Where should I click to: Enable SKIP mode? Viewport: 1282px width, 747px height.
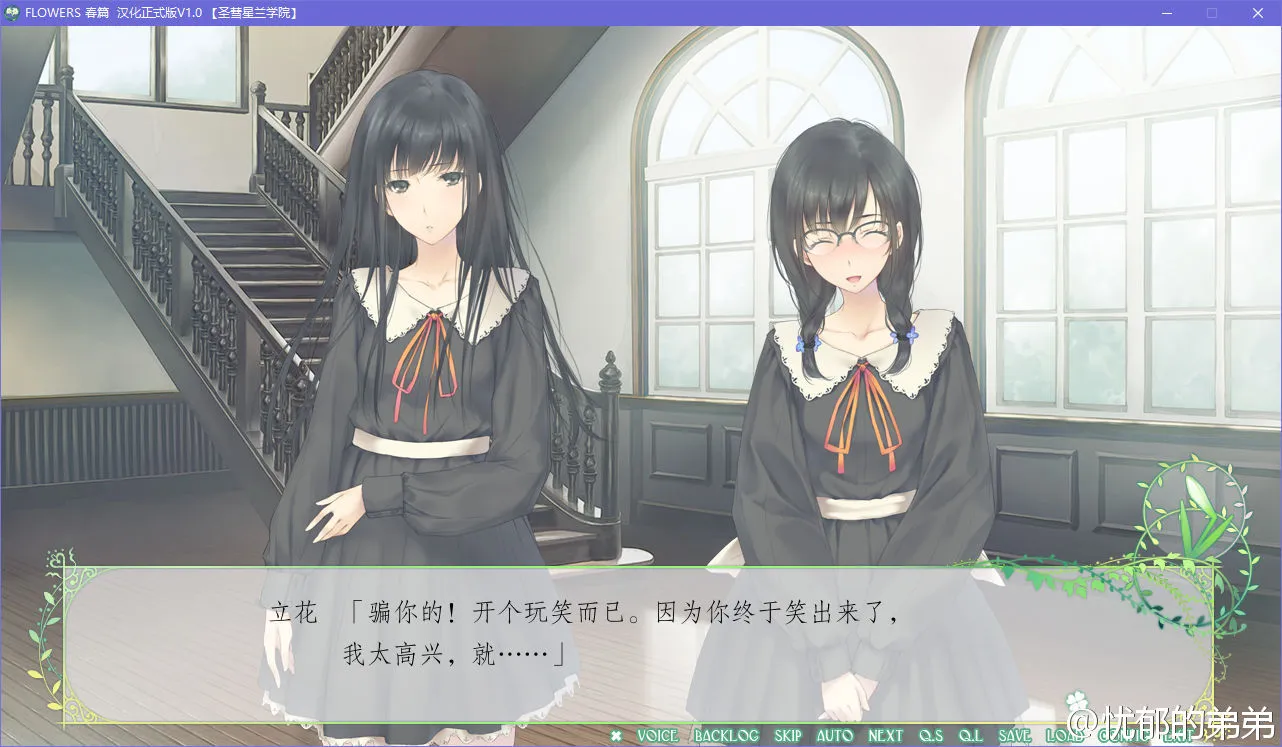[787, 736]
